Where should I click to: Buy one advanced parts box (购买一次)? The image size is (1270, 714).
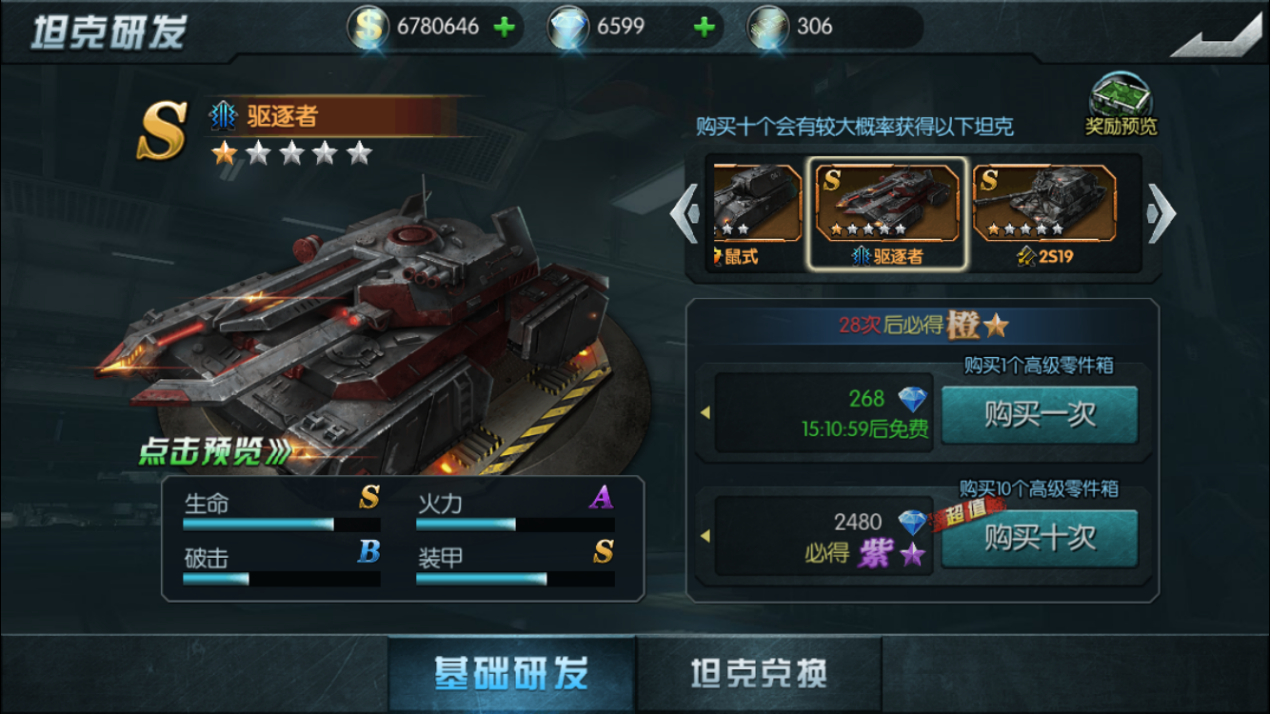click(x=1039, y=414)
